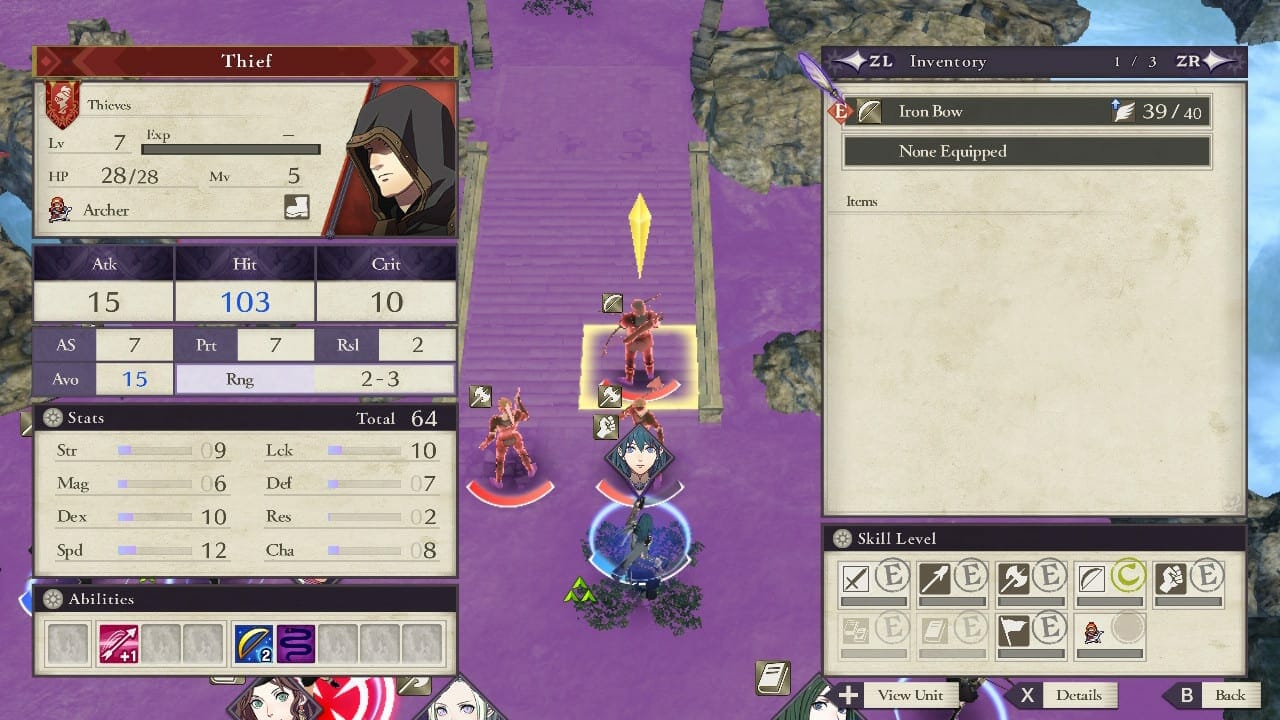Screen dimensions: 1280x720
Task: Select the axe skill level slot
Action: [1032, 580]
